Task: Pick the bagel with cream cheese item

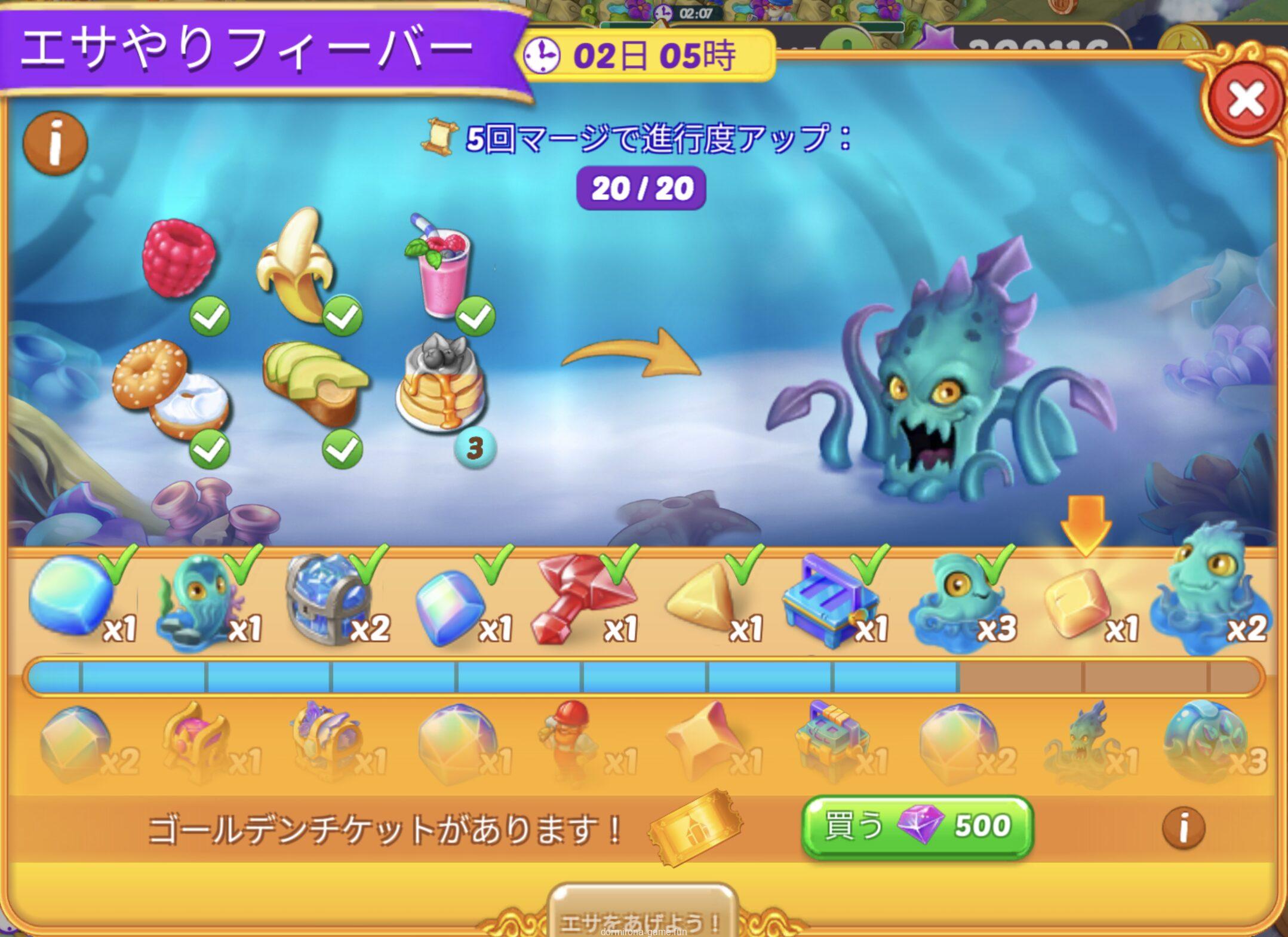Action: click(170, 388)
